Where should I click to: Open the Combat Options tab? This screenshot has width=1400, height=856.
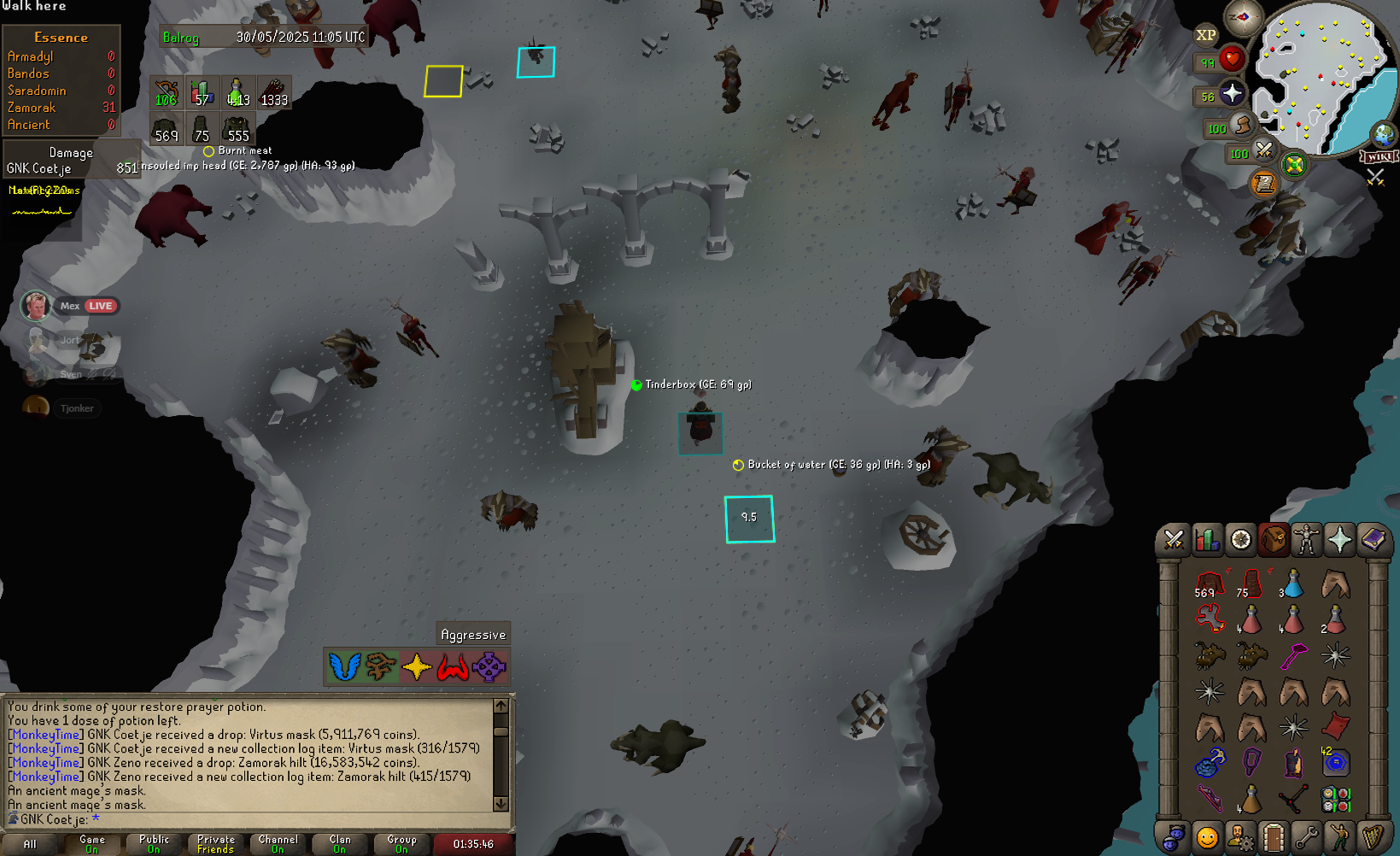click(x=1174, y=540)
